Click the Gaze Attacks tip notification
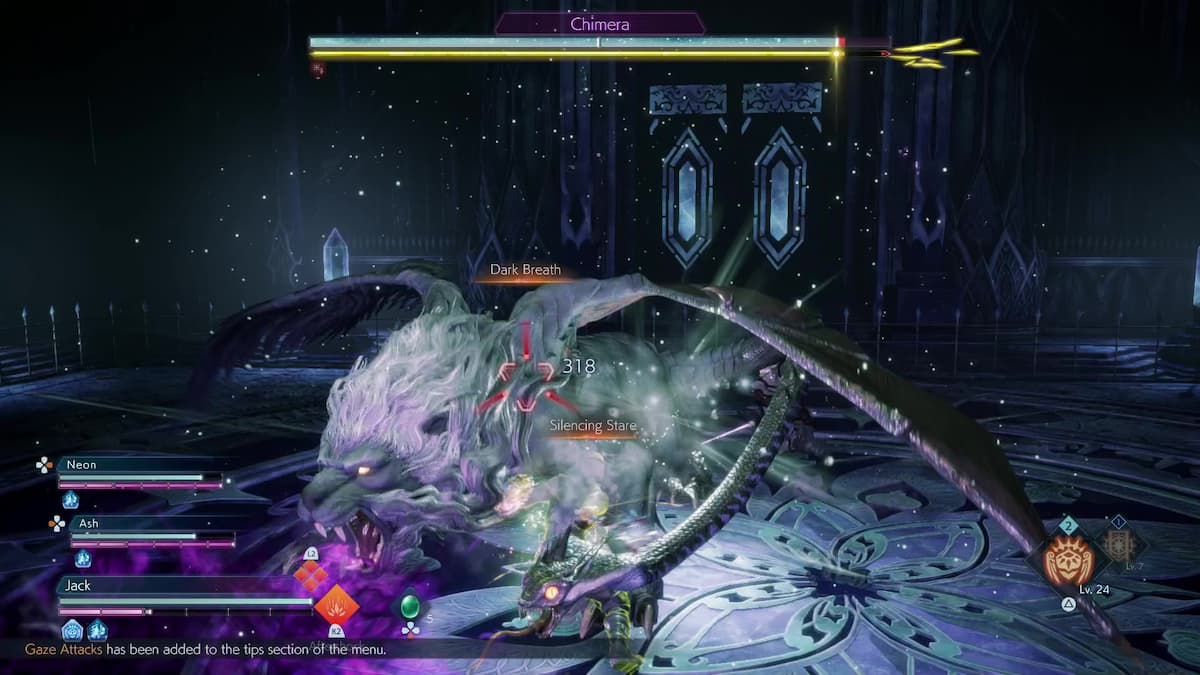 pyautogui.click(x=205, y=649)
